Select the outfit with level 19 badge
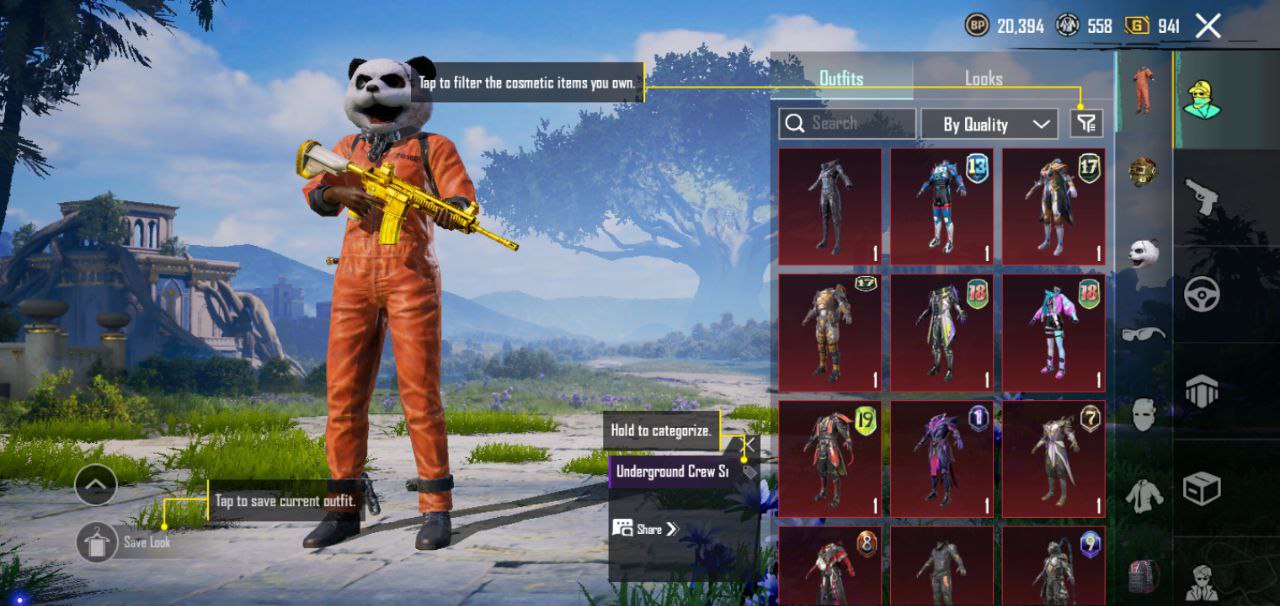Screen dimensions: 1280x606 pyautogui.click(x=830, y=459)
